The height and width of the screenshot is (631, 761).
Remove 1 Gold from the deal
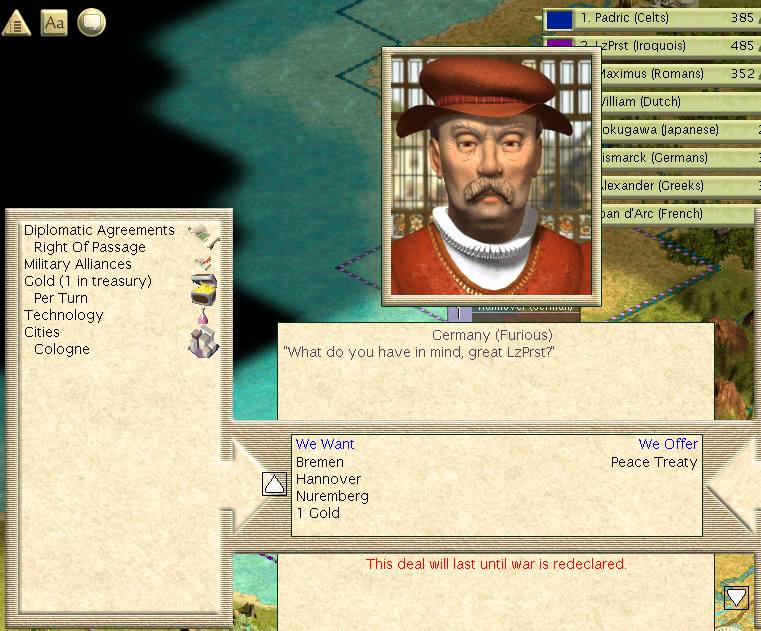tap(318, 513)
